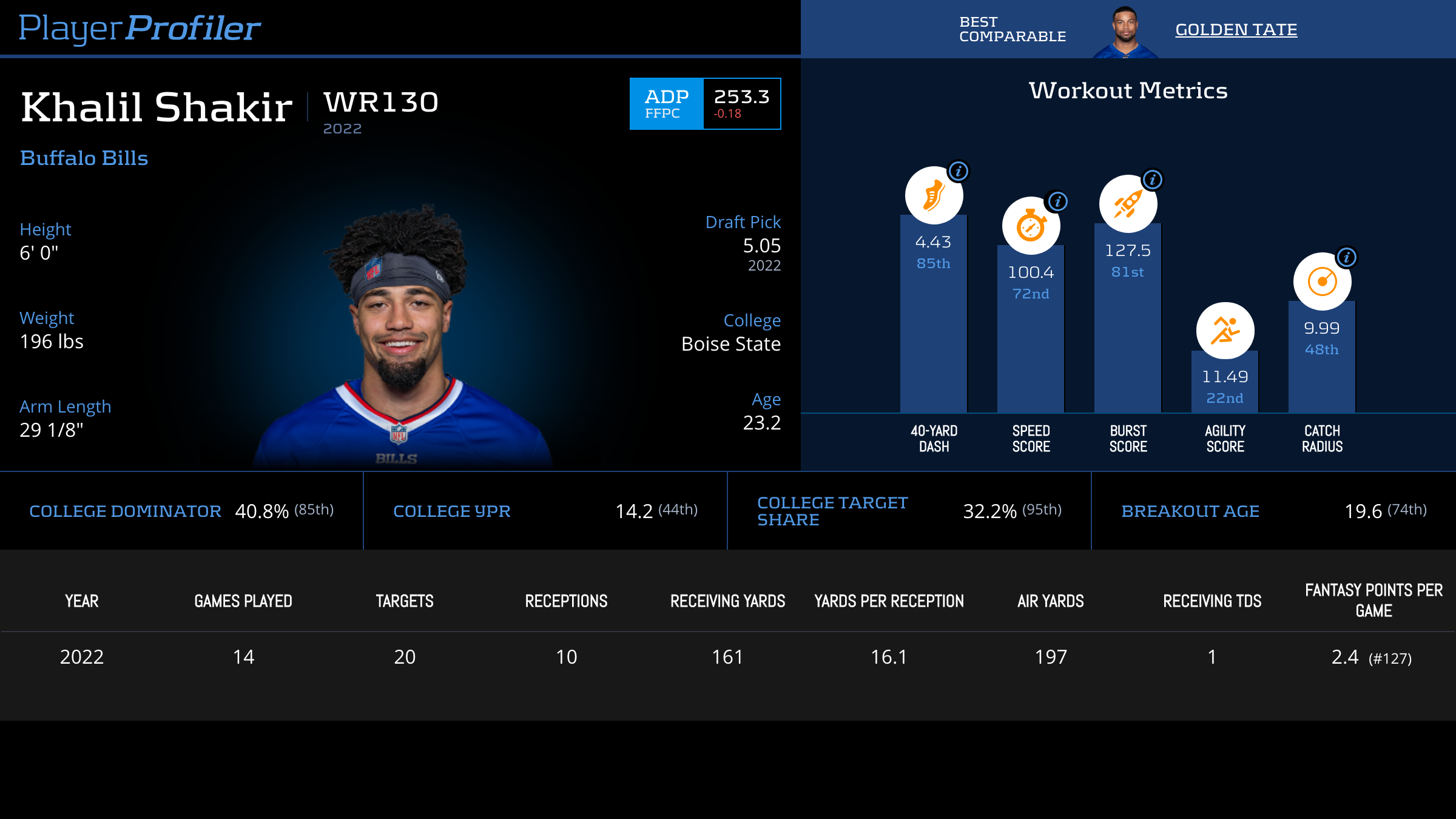Open the 40-Yard Dash info tooltip
The image size is (1456, 819).
point(959,170)
